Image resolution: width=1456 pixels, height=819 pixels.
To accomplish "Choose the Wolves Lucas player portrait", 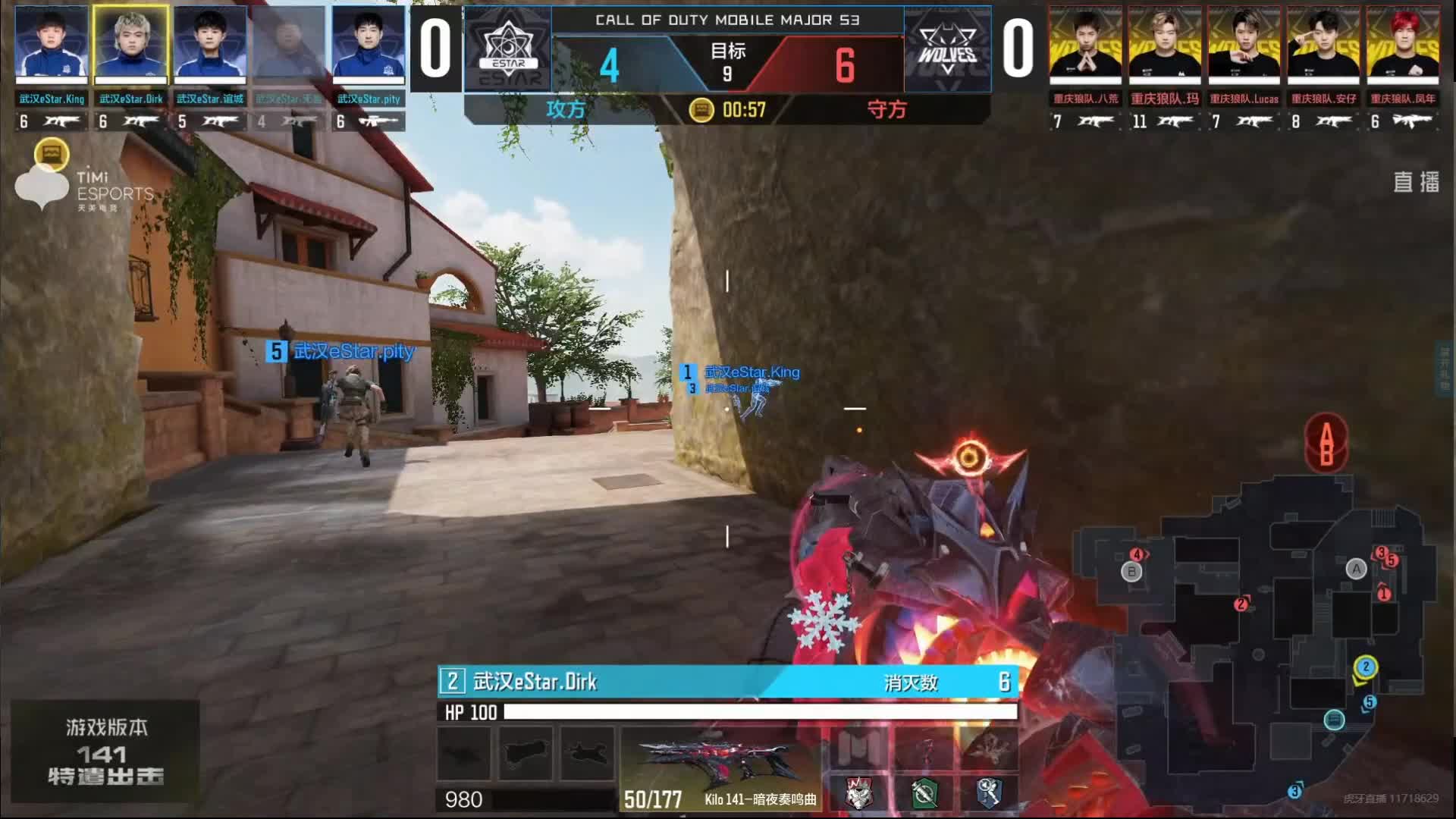I will (x=1244, y=44).
